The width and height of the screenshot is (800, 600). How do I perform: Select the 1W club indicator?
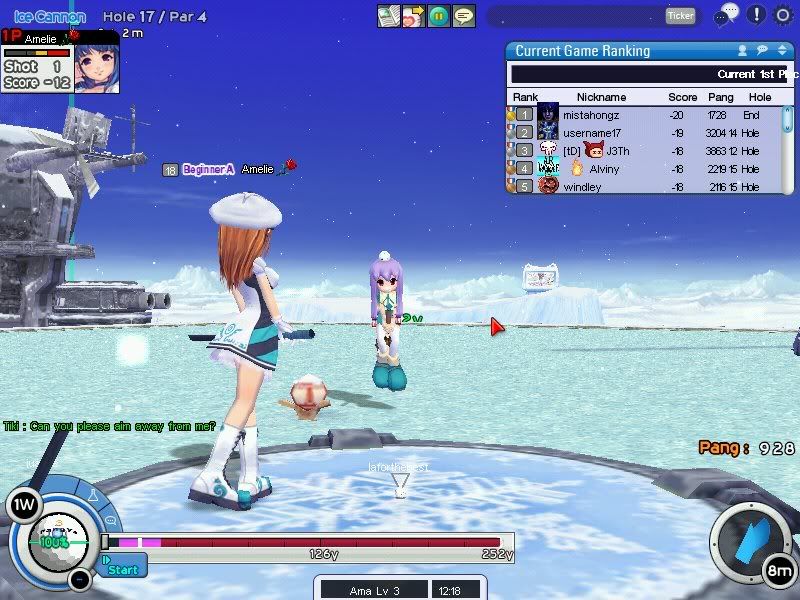point(20,505)
